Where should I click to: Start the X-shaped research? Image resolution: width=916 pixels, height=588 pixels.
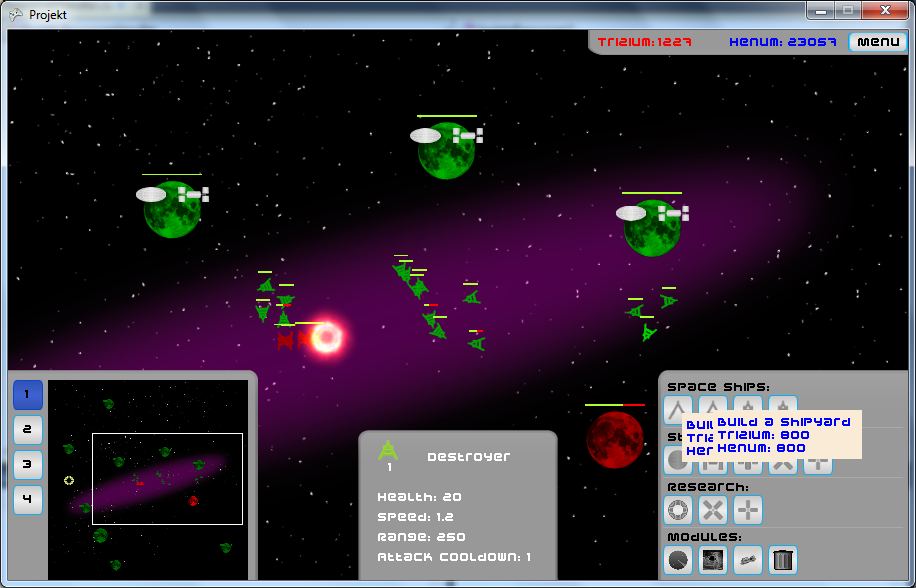713,510
